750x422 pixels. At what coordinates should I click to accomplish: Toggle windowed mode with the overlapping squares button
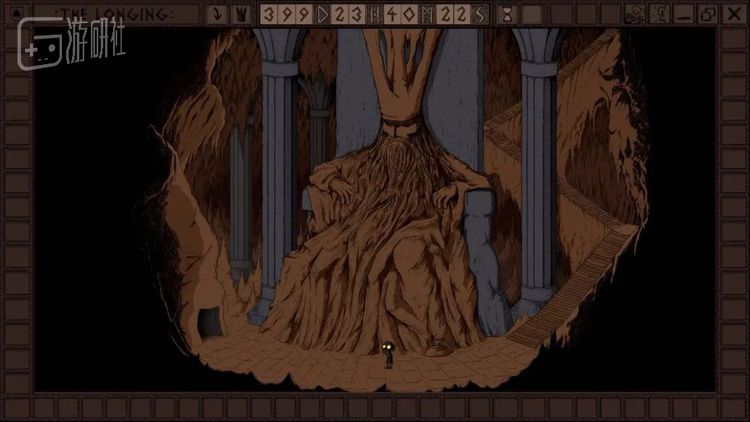(x=707, y=15)
